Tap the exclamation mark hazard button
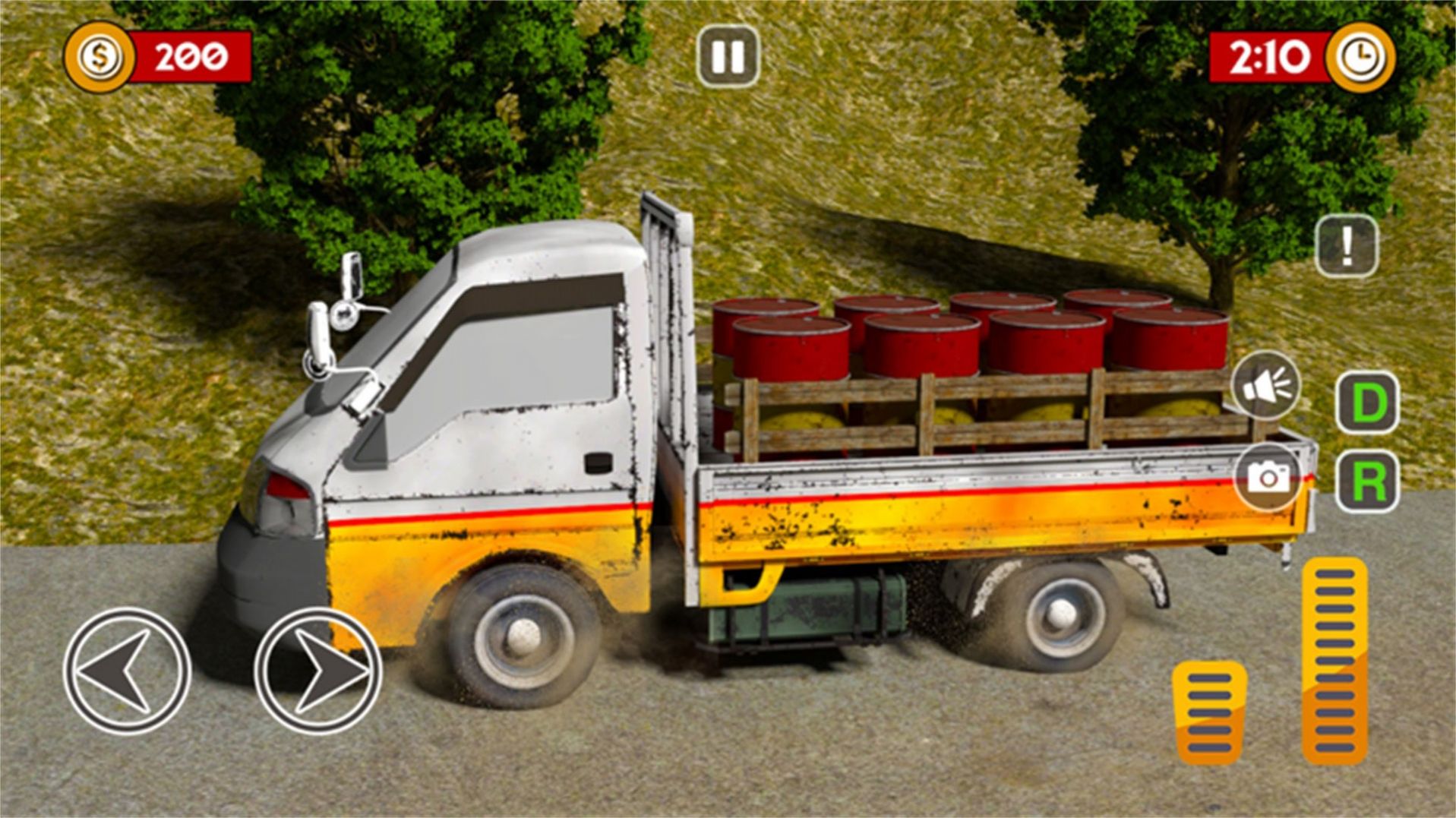This screenshot has height=818, width=1456. pyautogui.click(x=1347, y=245)
